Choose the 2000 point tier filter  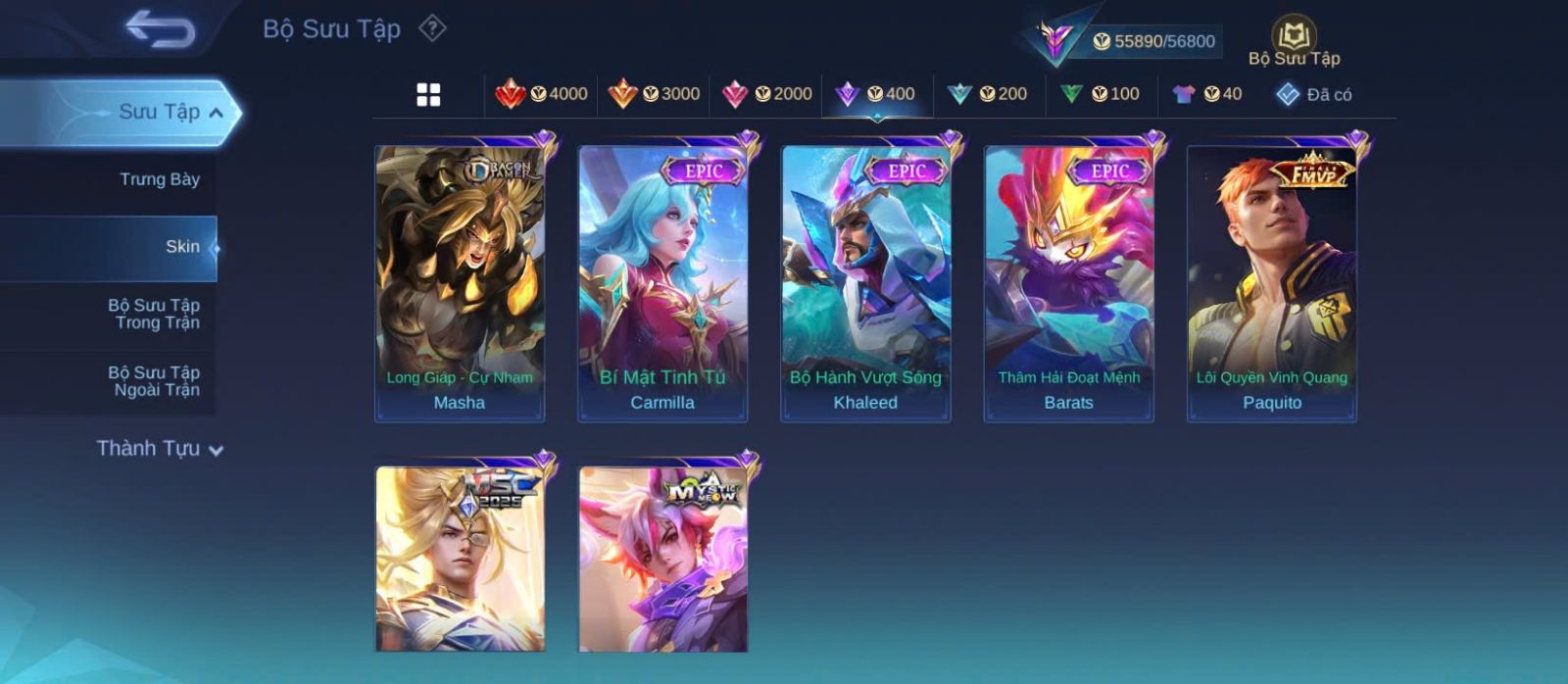[766, 94]
